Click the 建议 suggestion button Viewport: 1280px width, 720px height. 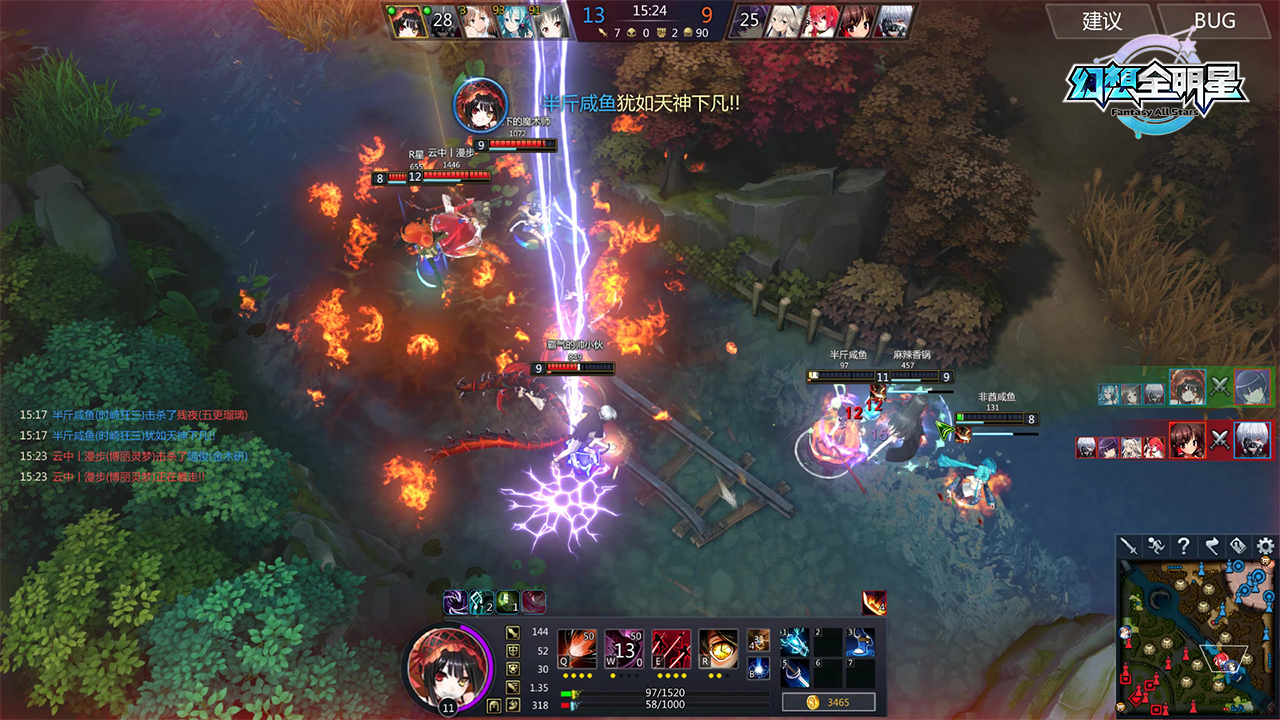(x=1102, y=21)
